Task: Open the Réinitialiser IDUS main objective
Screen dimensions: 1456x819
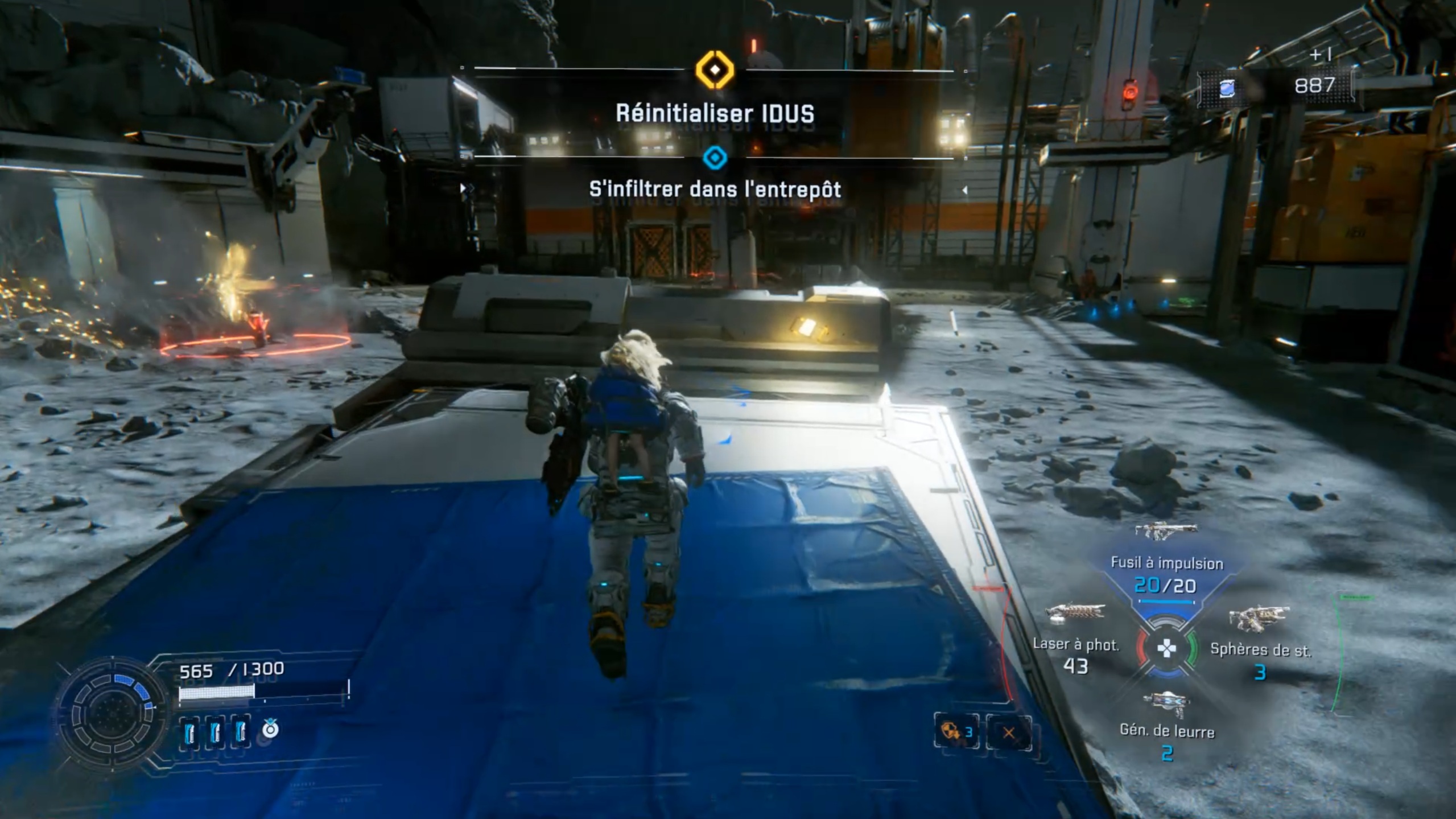Action: [x=715, y=113]
